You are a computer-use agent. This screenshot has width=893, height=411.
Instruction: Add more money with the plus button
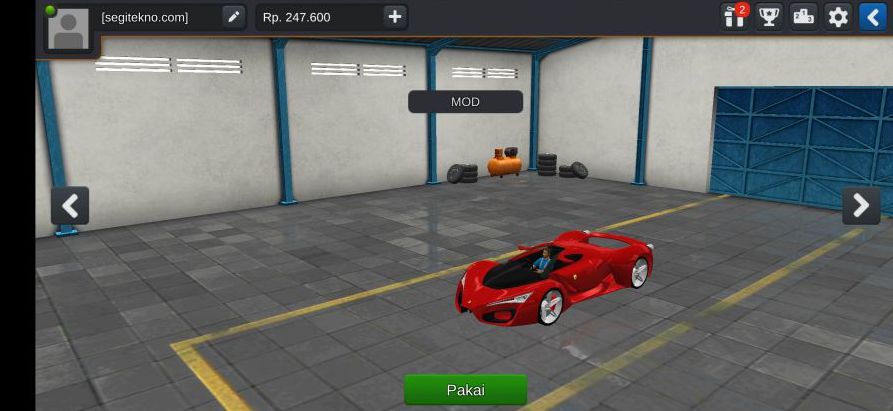click(x=395, y=17)
